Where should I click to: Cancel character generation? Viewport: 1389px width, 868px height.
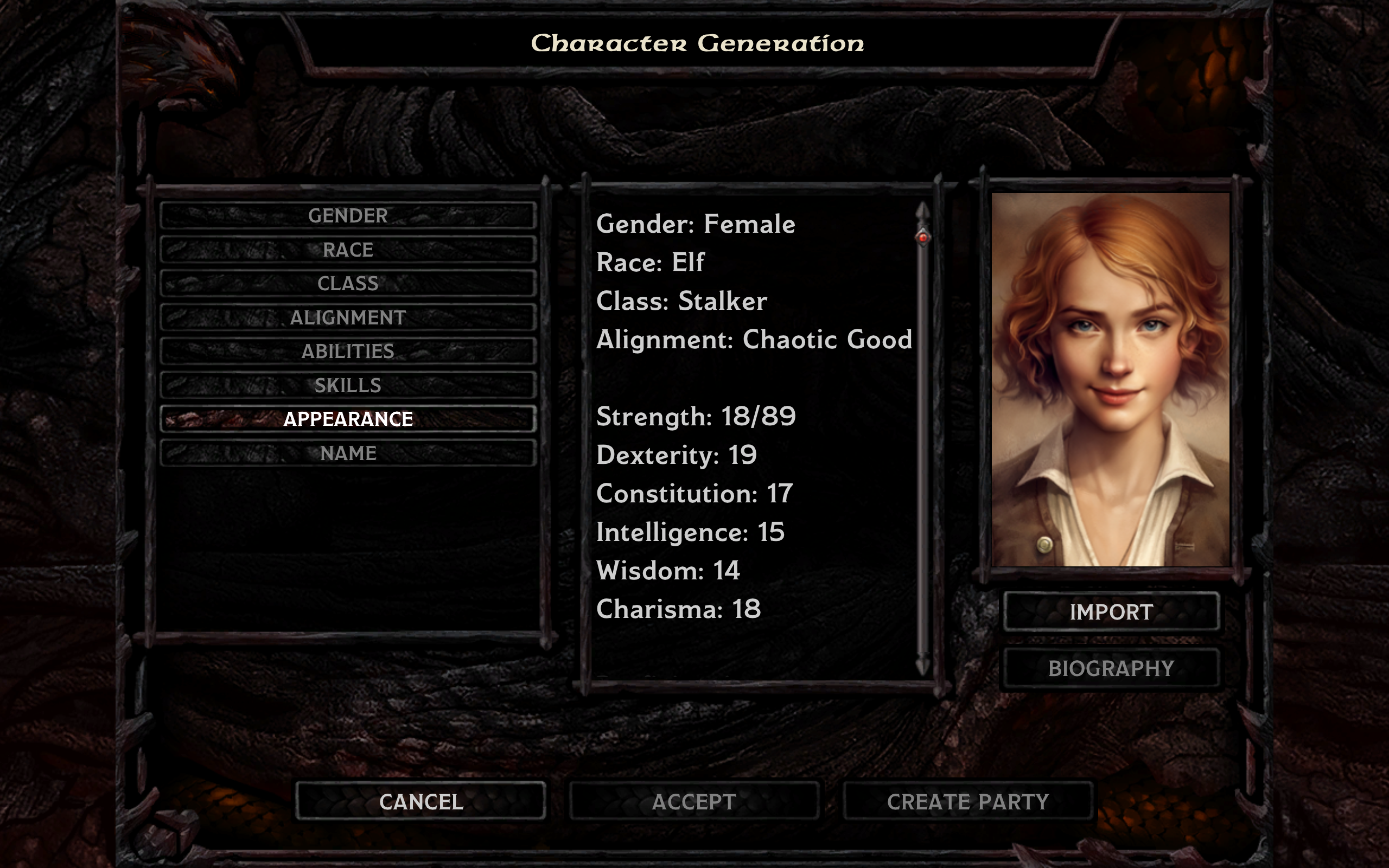[420, 801]
